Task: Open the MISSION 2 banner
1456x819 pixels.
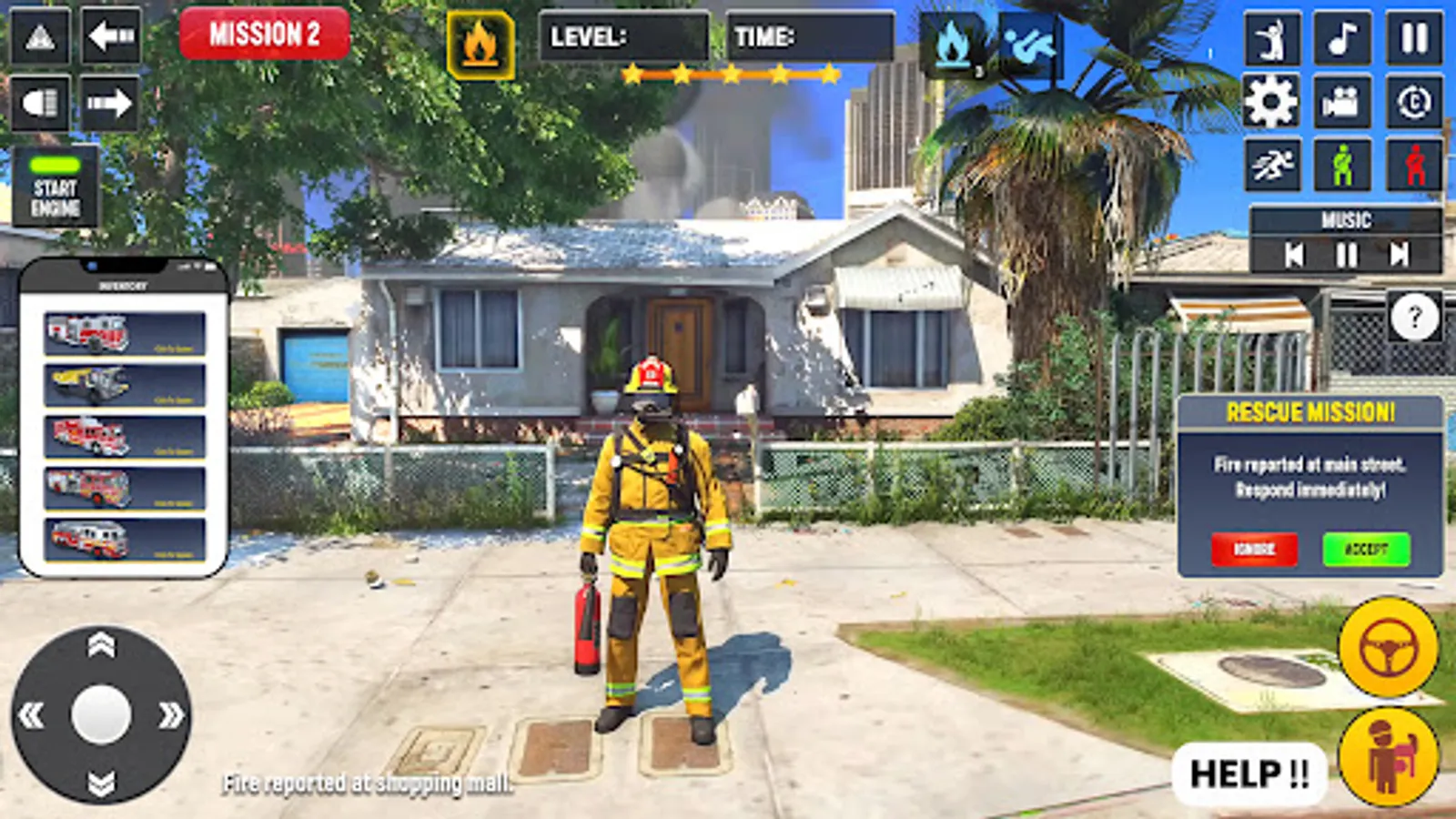Action: pos(265,35)
